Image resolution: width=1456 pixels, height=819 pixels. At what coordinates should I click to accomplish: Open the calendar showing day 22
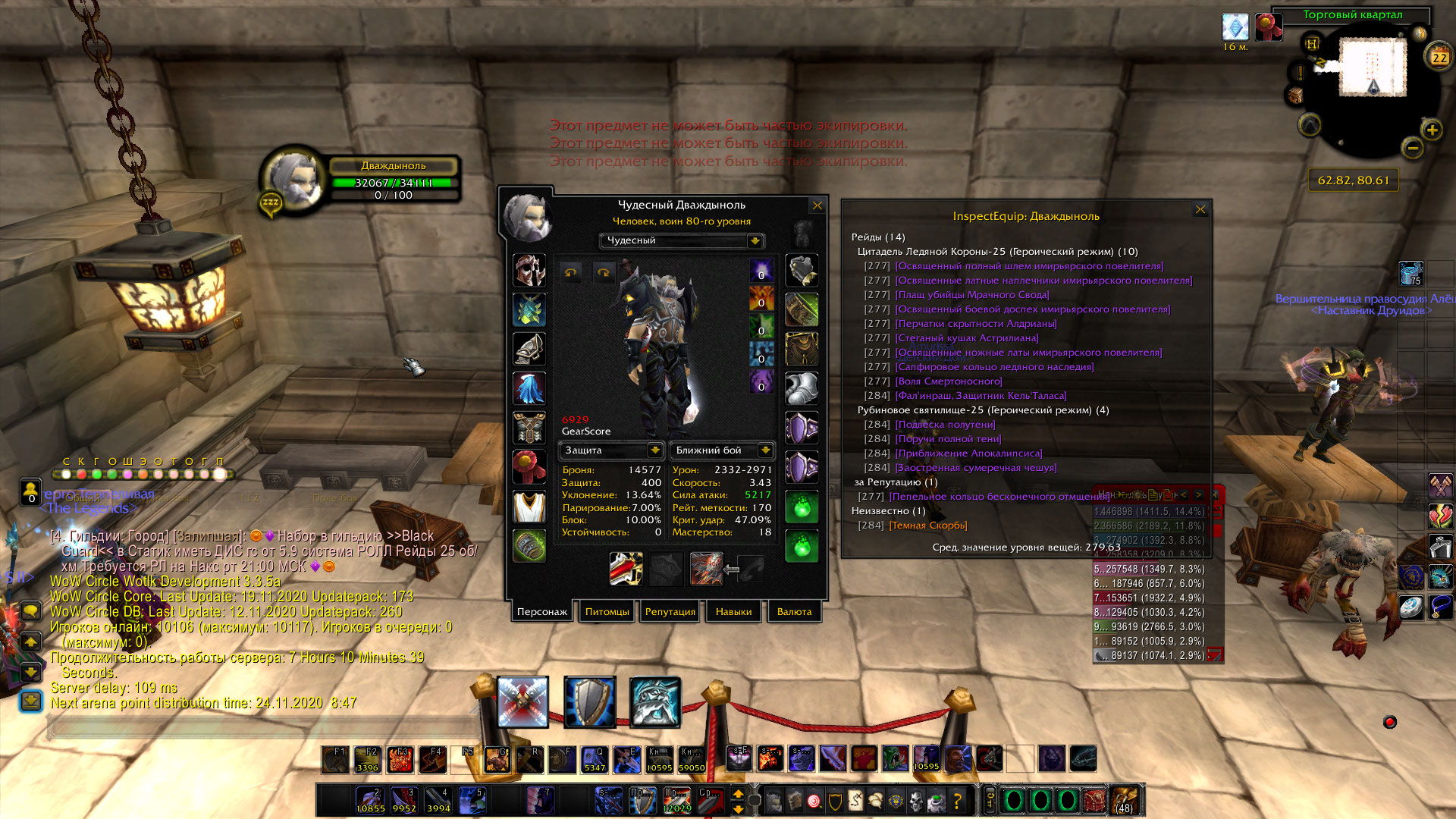point(1439,57)
